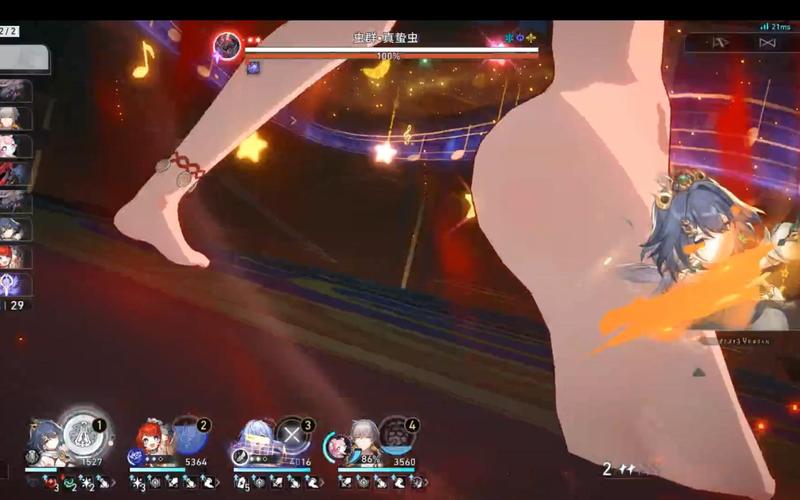Select the blue-haired character portrait

tap(44, 438)
